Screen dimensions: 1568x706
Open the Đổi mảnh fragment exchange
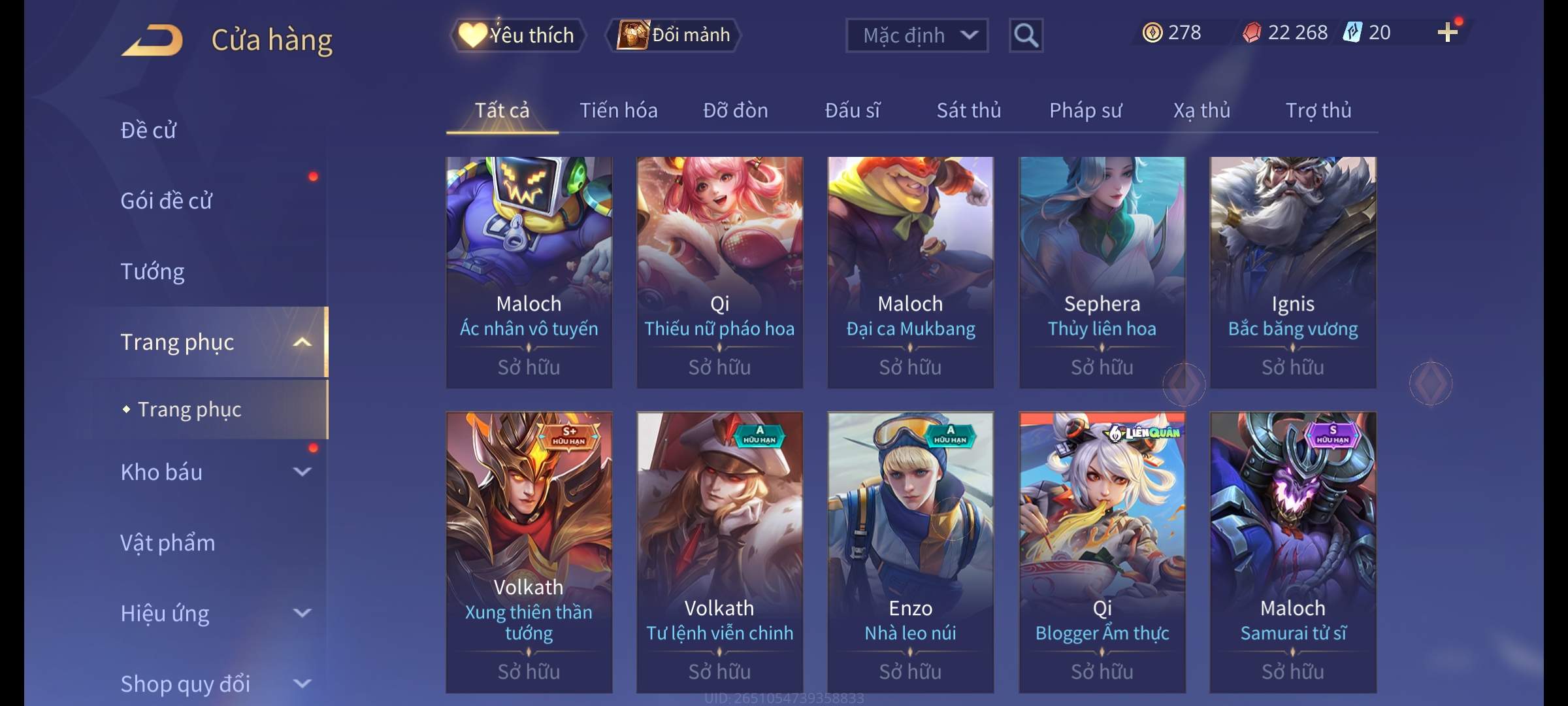click(x=674, y=35)
